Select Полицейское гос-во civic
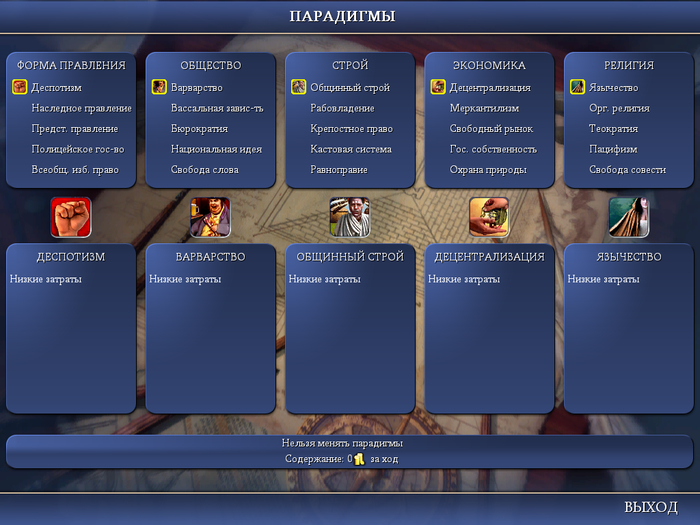700x525 pixels. pyautogui.click(x=78, y=149)
